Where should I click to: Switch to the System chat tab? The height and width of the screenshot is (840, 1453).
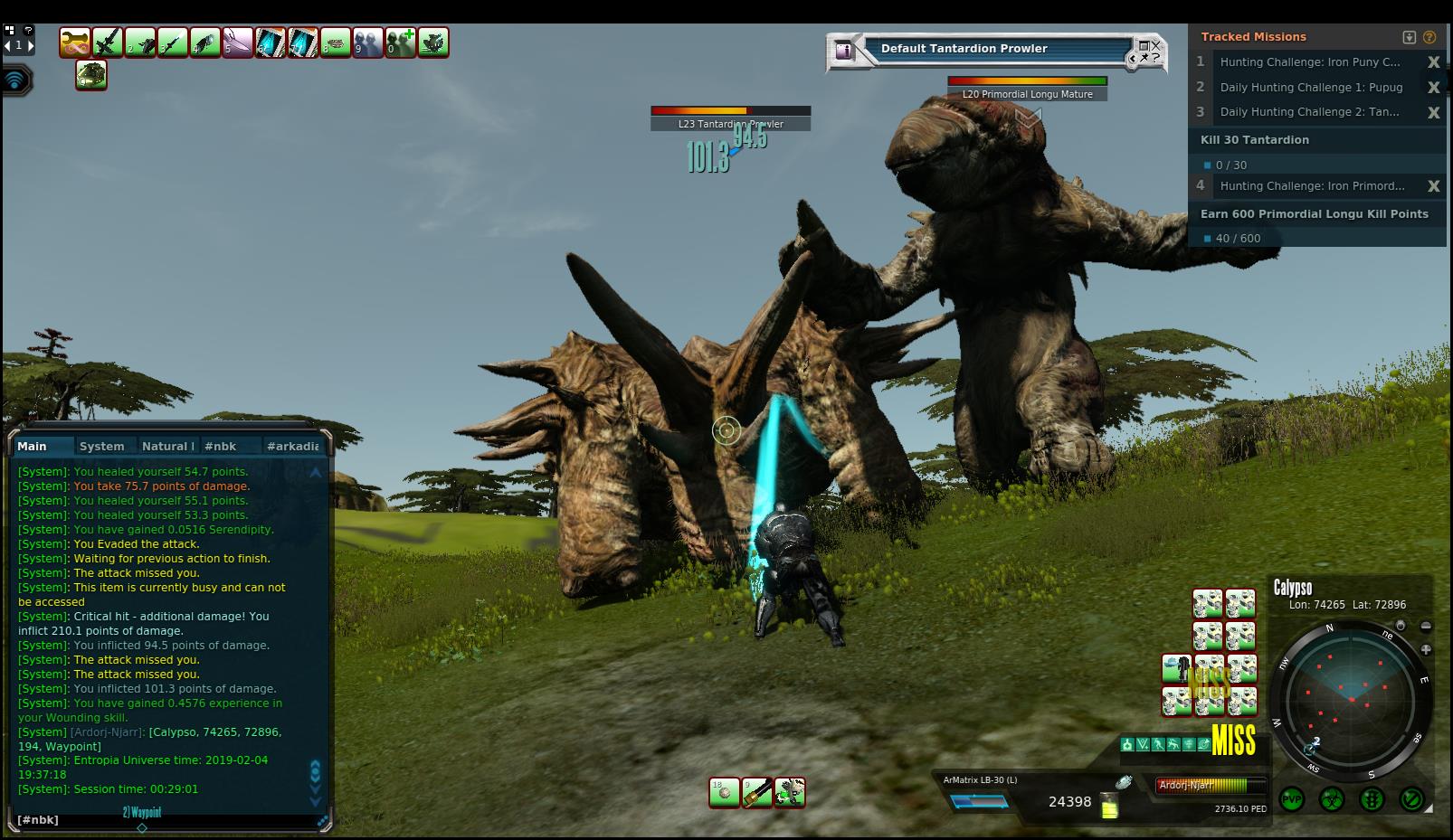click(x=101, y=446)
